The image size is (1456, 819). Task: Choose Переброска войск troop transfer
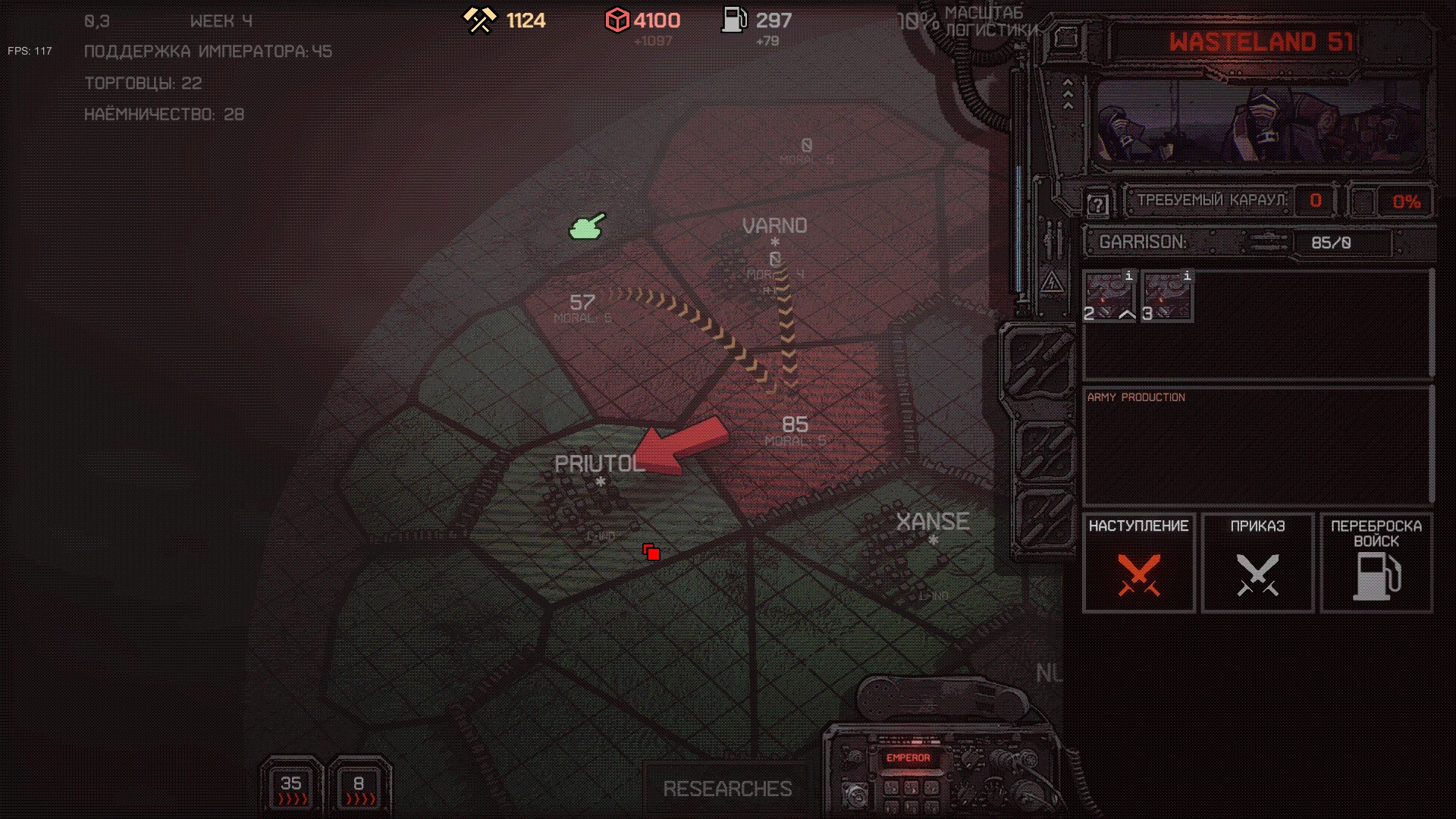click(x=1376, y=562)
